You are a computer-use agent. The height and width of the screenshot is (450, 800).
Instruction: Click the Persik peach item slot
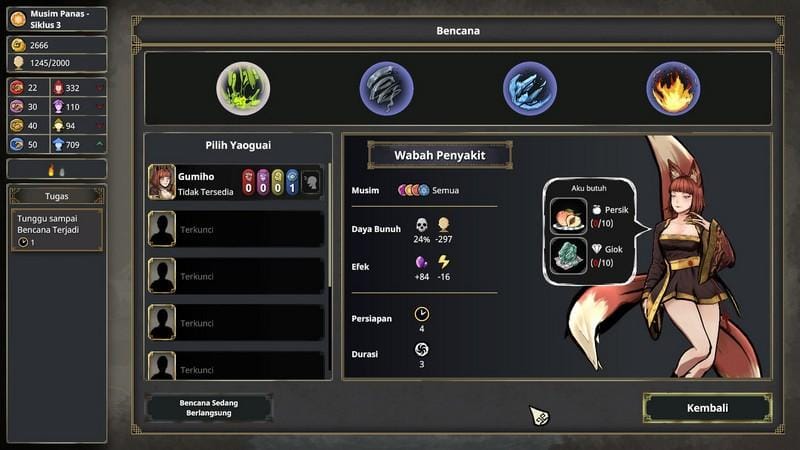click(569, 217)
